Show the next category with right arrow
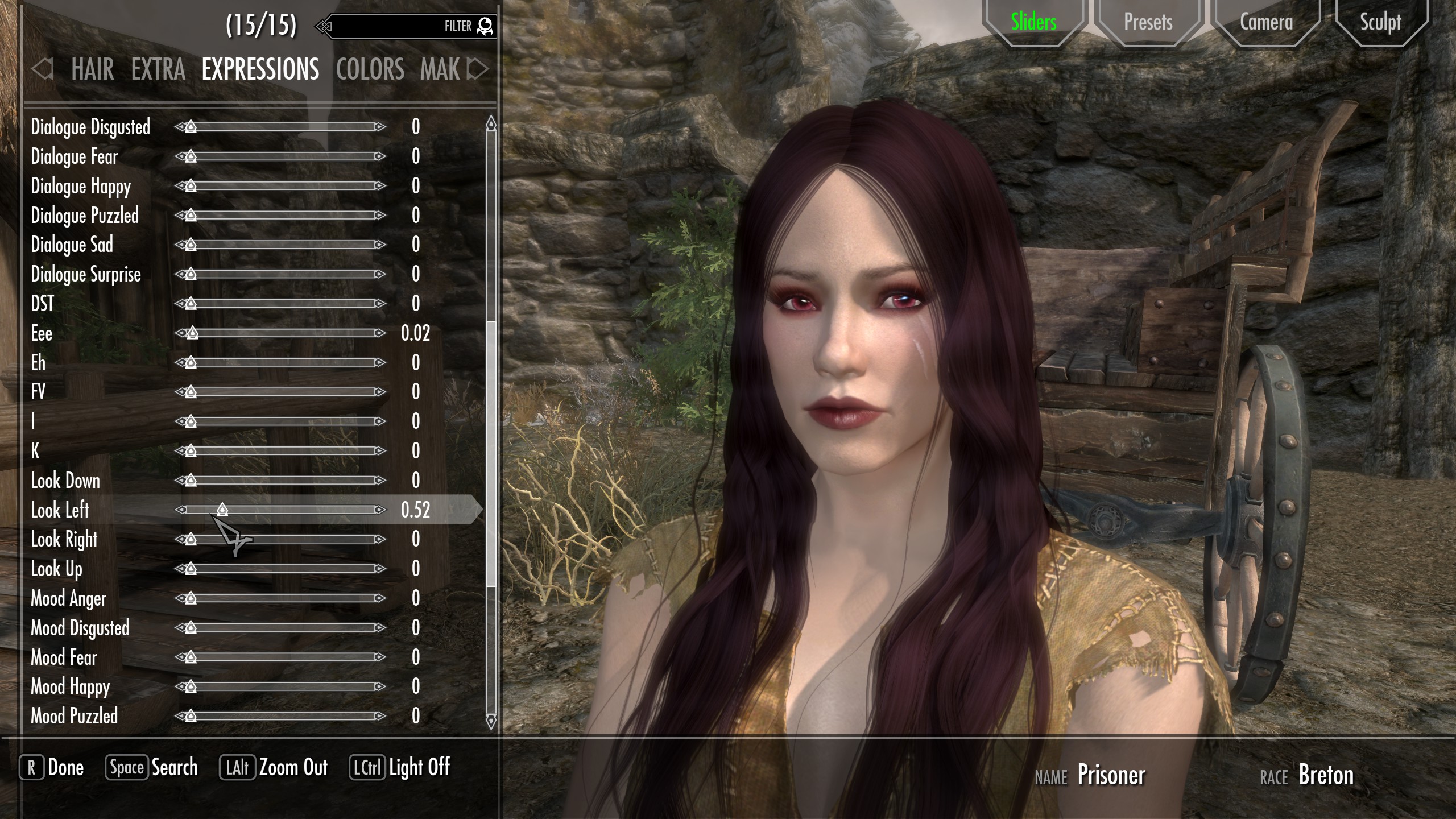This screenshot has height=819, width=1456. point(477,69)
